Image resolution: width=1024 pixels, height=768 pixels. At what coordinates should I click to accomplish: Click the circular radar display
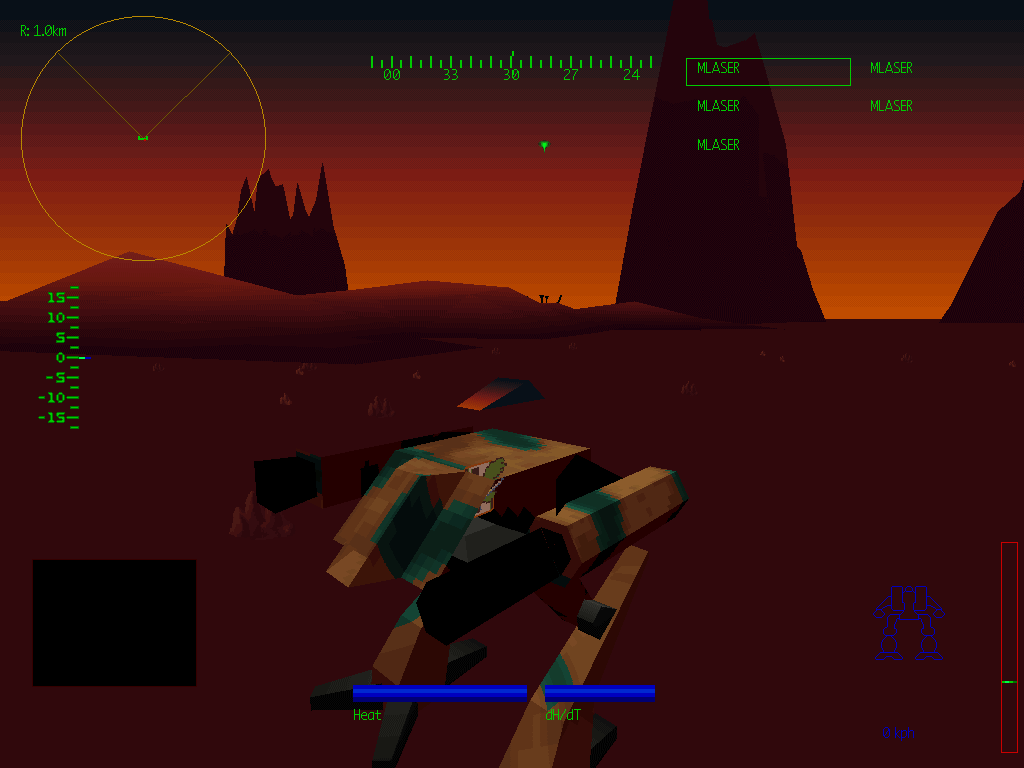point(143,138)
